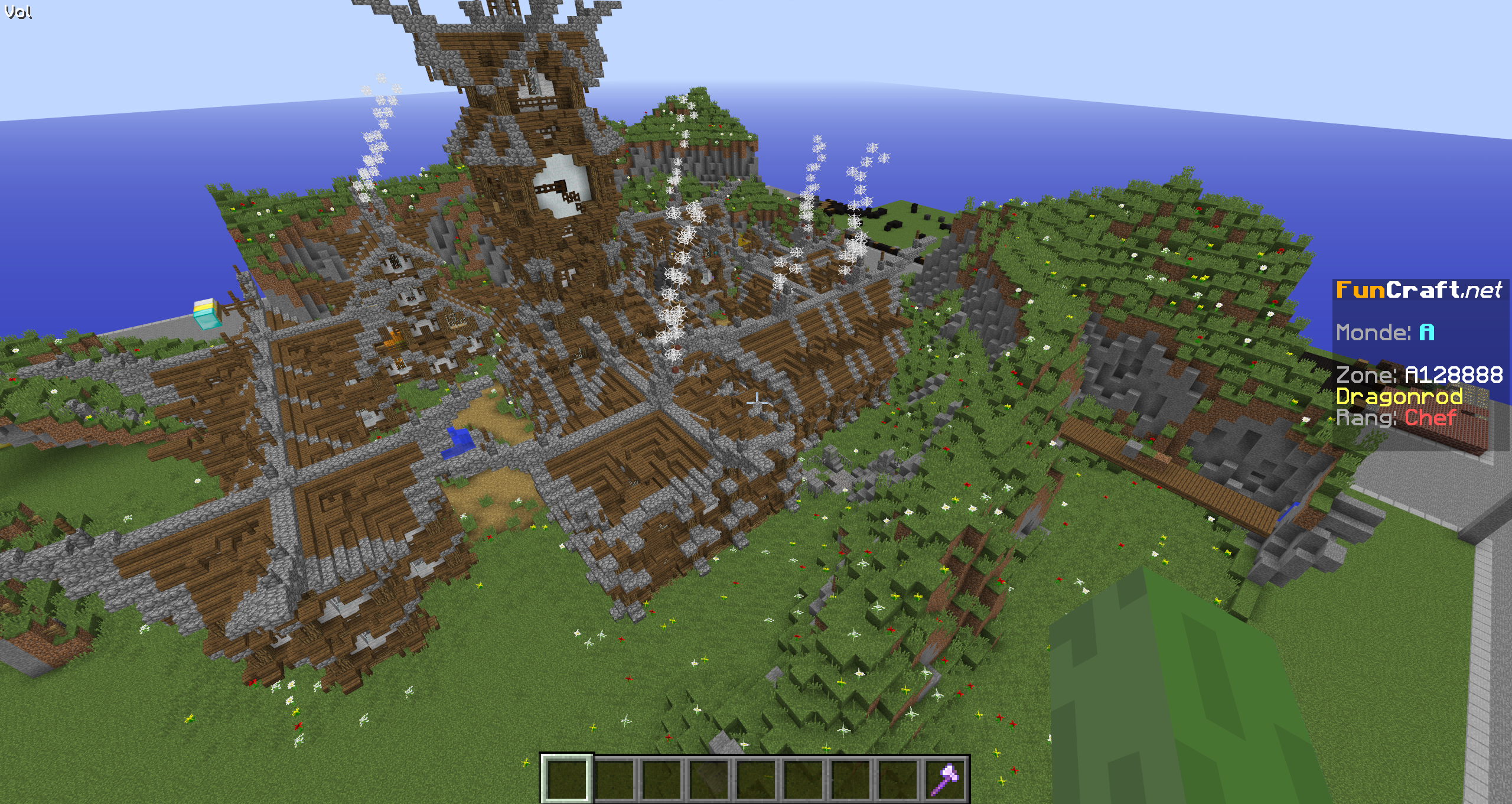Select the purple axe hotbar slot
Viewport: 1512px width, 804px height.
(x=944, y=778)
